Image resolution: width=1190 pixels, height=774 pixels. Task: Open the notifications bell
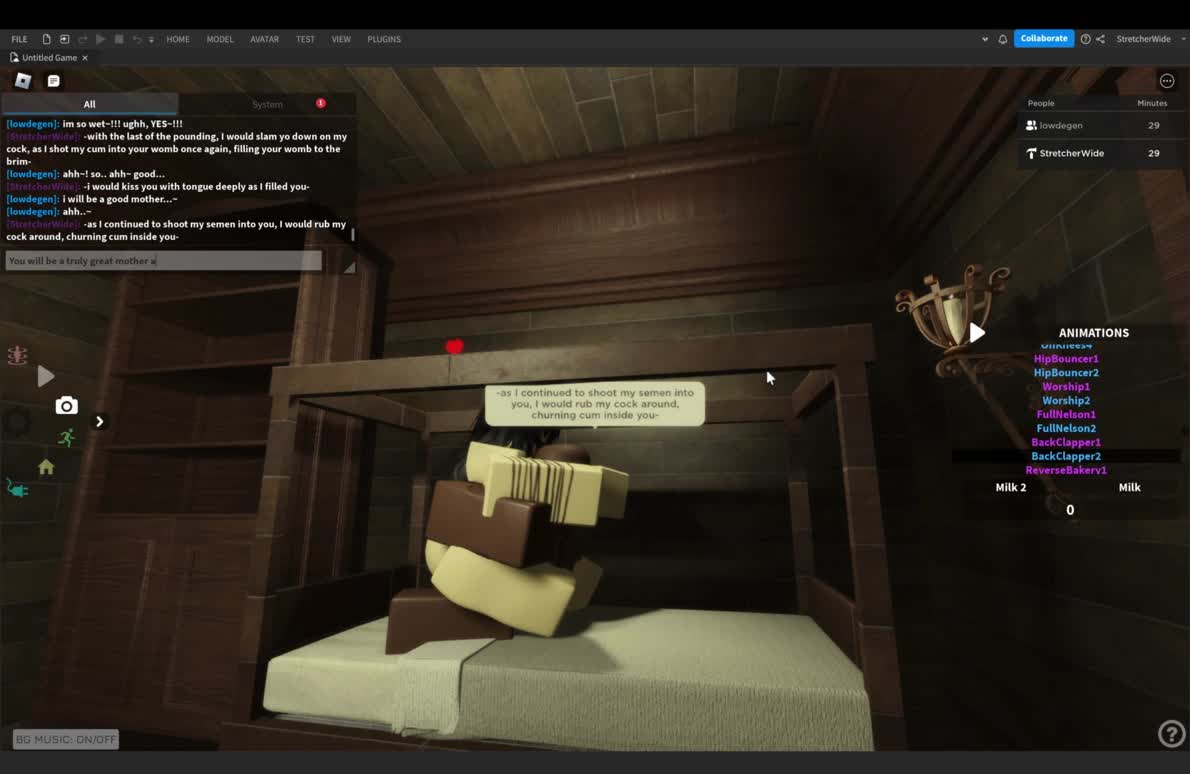pos(1003,39)
